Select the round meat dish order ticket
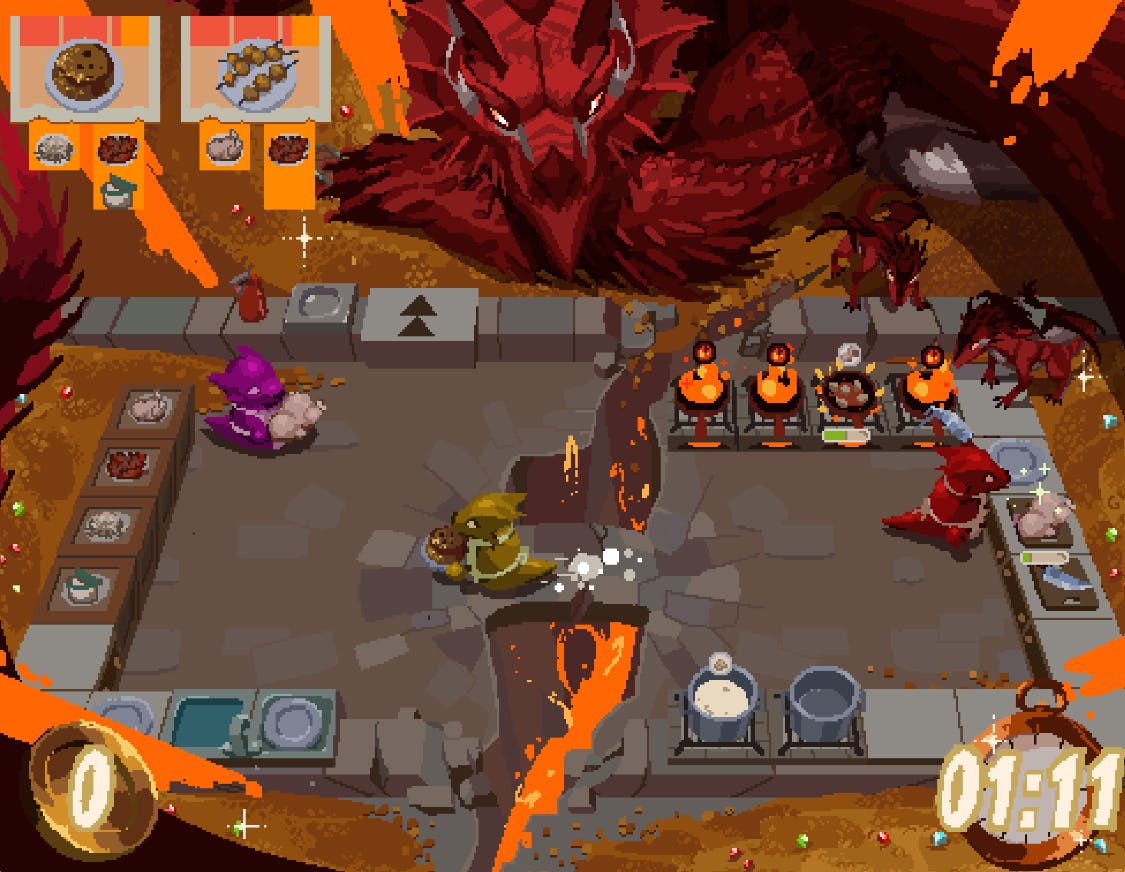The width and height of the screenshot is (1125, 872). 84,68
